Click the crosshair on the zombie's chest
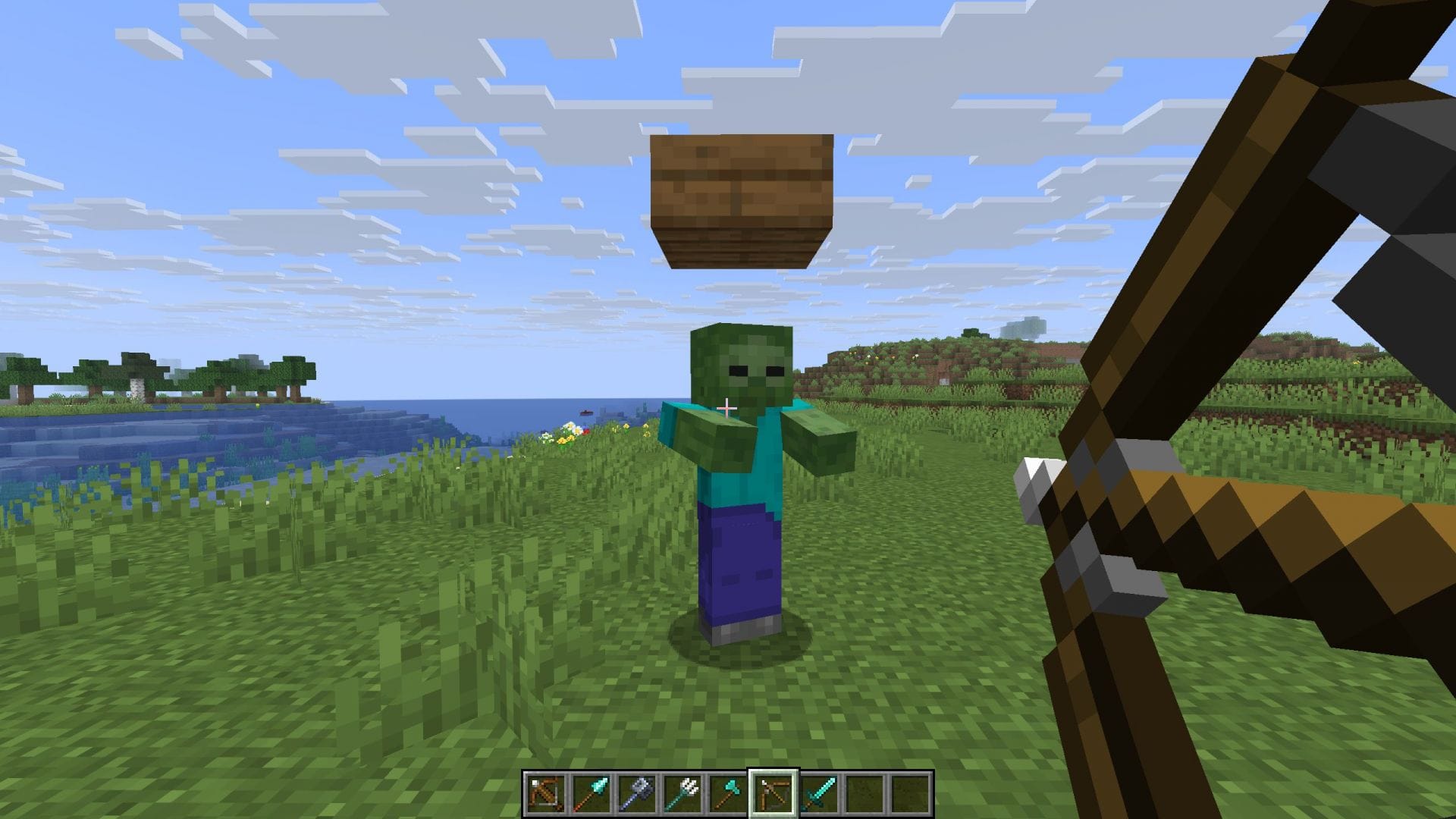Viewport: 1456px width, 819px height. click(726, 409)
